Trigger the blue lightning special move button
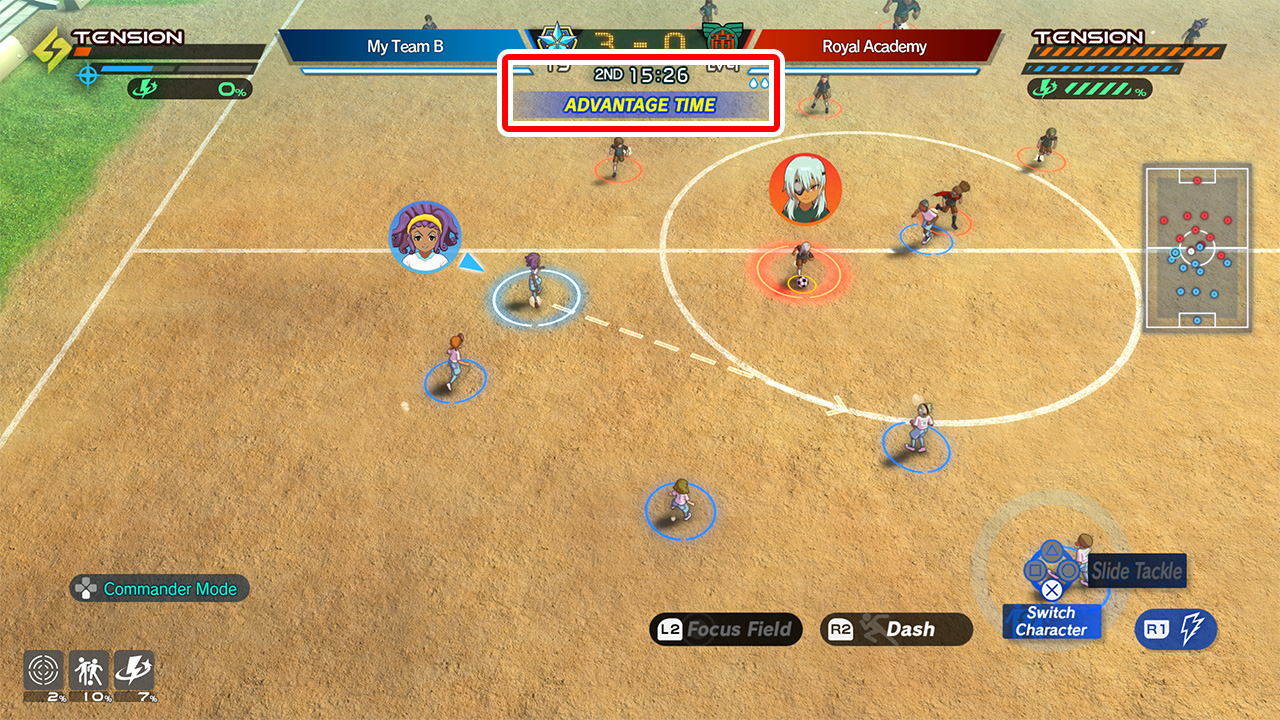1280x720 pixels. pos(1176,629)
